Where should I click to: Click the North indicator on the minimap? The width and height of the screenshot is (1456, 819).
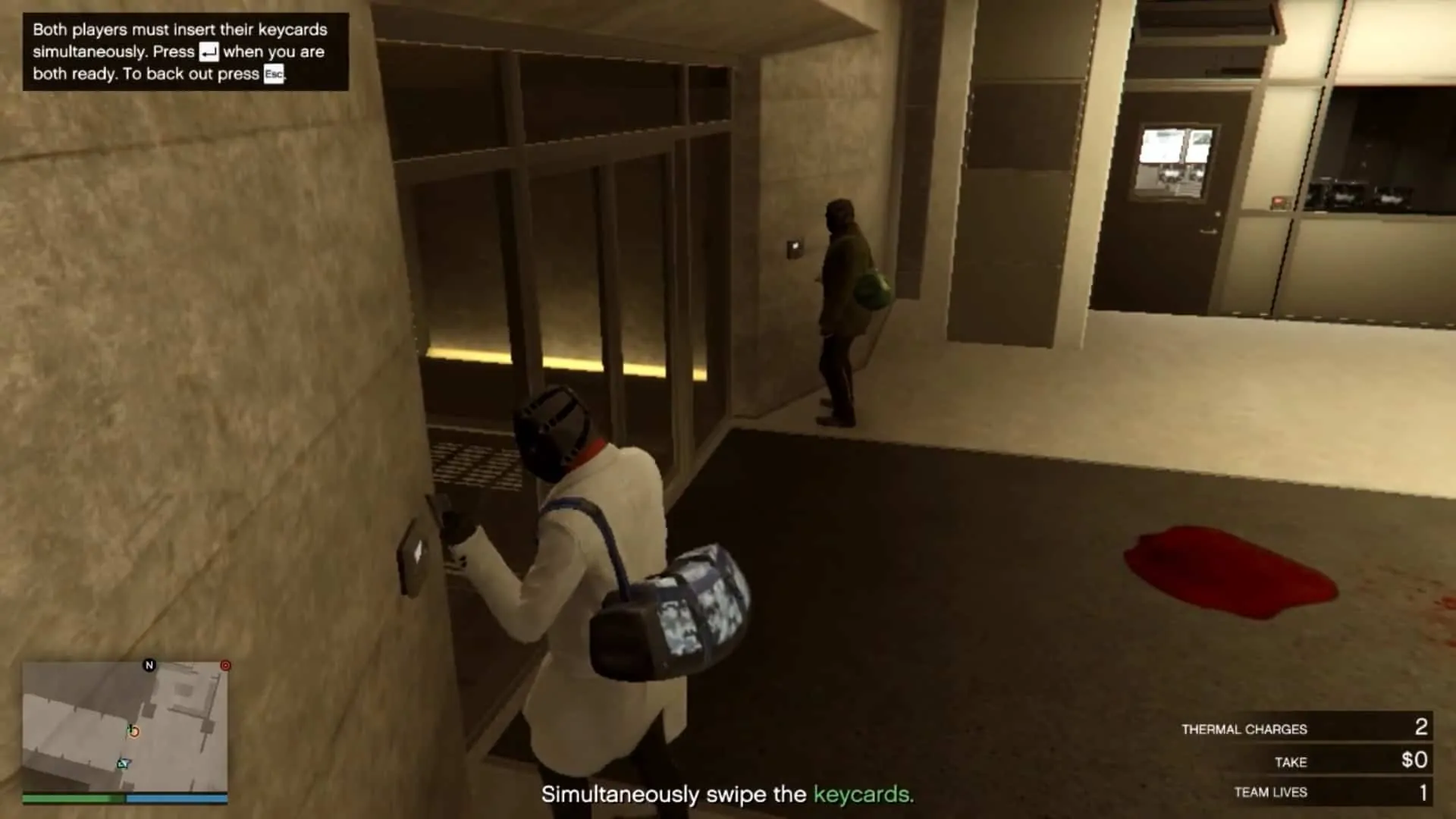(149, 664)
